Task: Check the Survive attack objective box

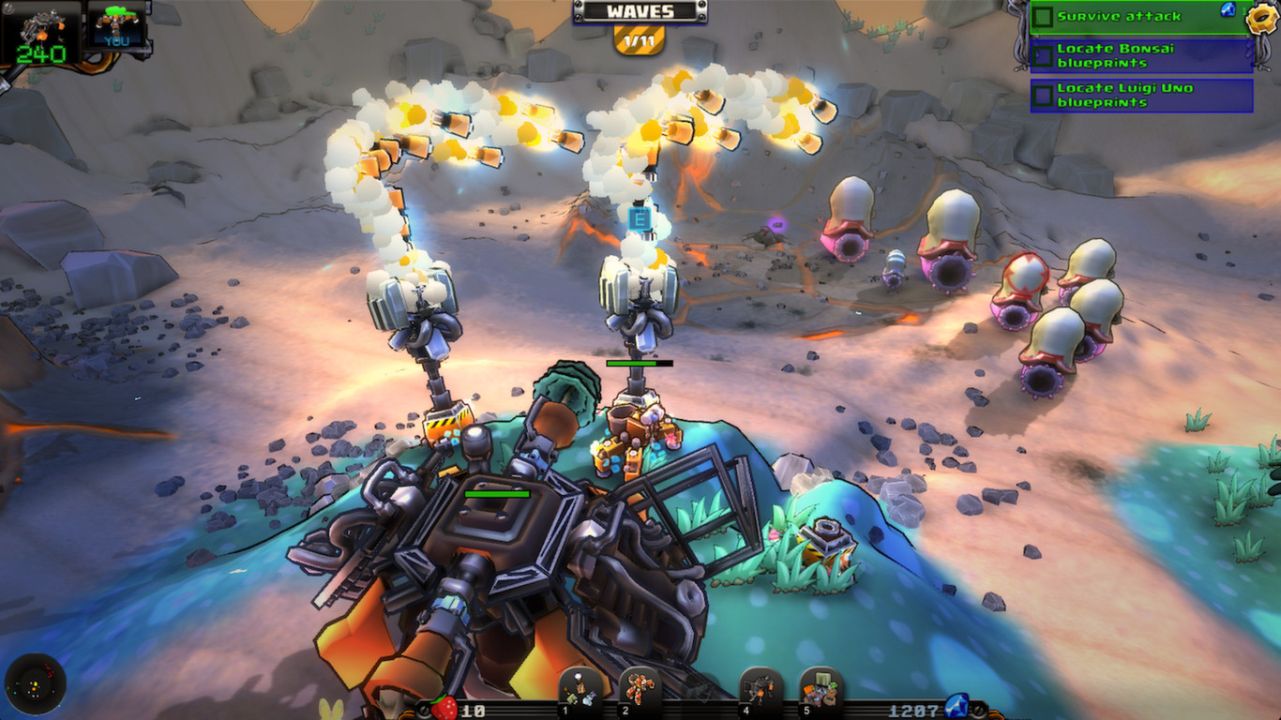Action: pos(1043,18)
